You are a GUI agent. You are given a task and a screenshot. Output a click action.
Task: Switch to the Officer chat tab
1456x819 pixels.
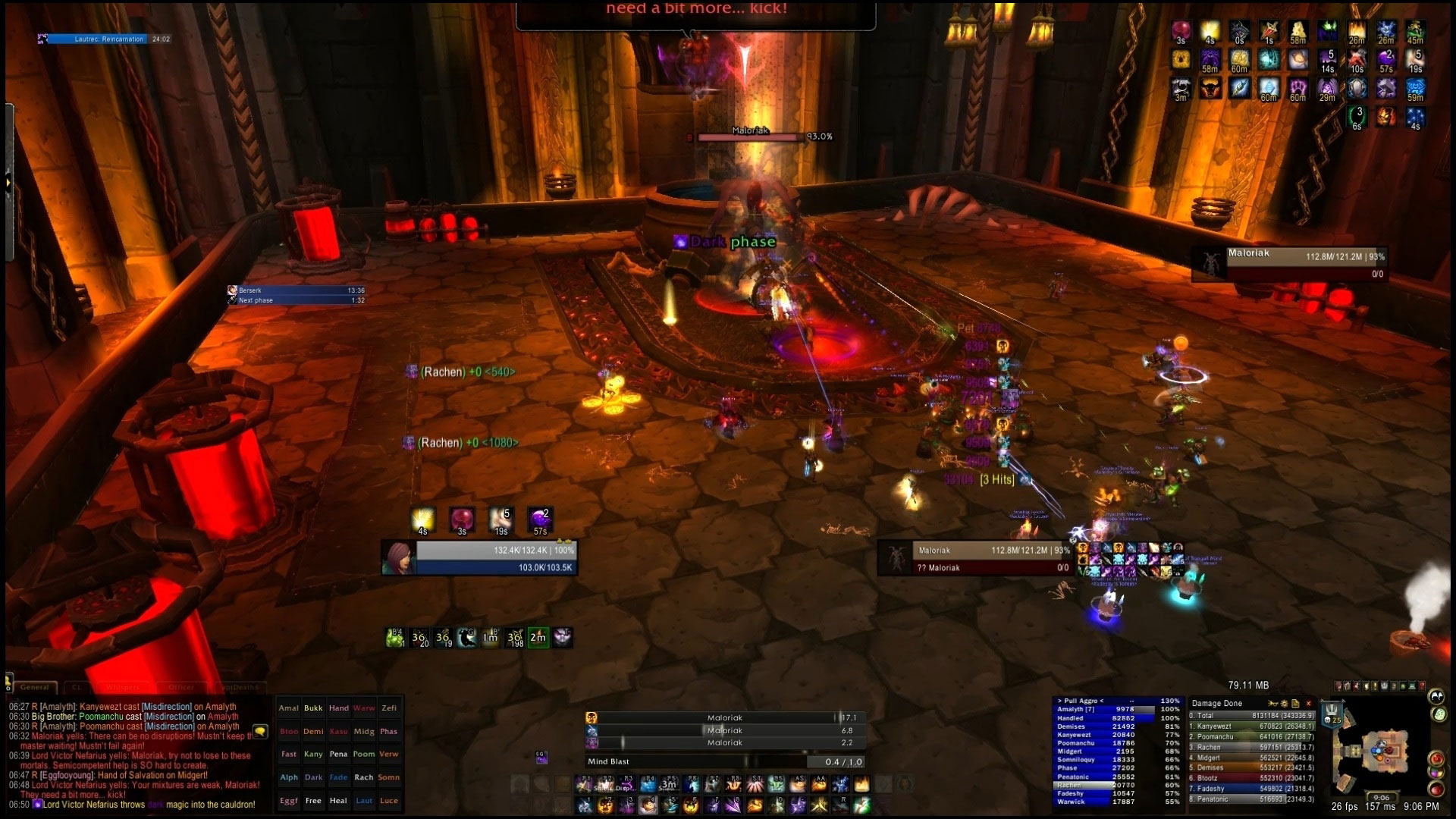click(x=182, y=686)
